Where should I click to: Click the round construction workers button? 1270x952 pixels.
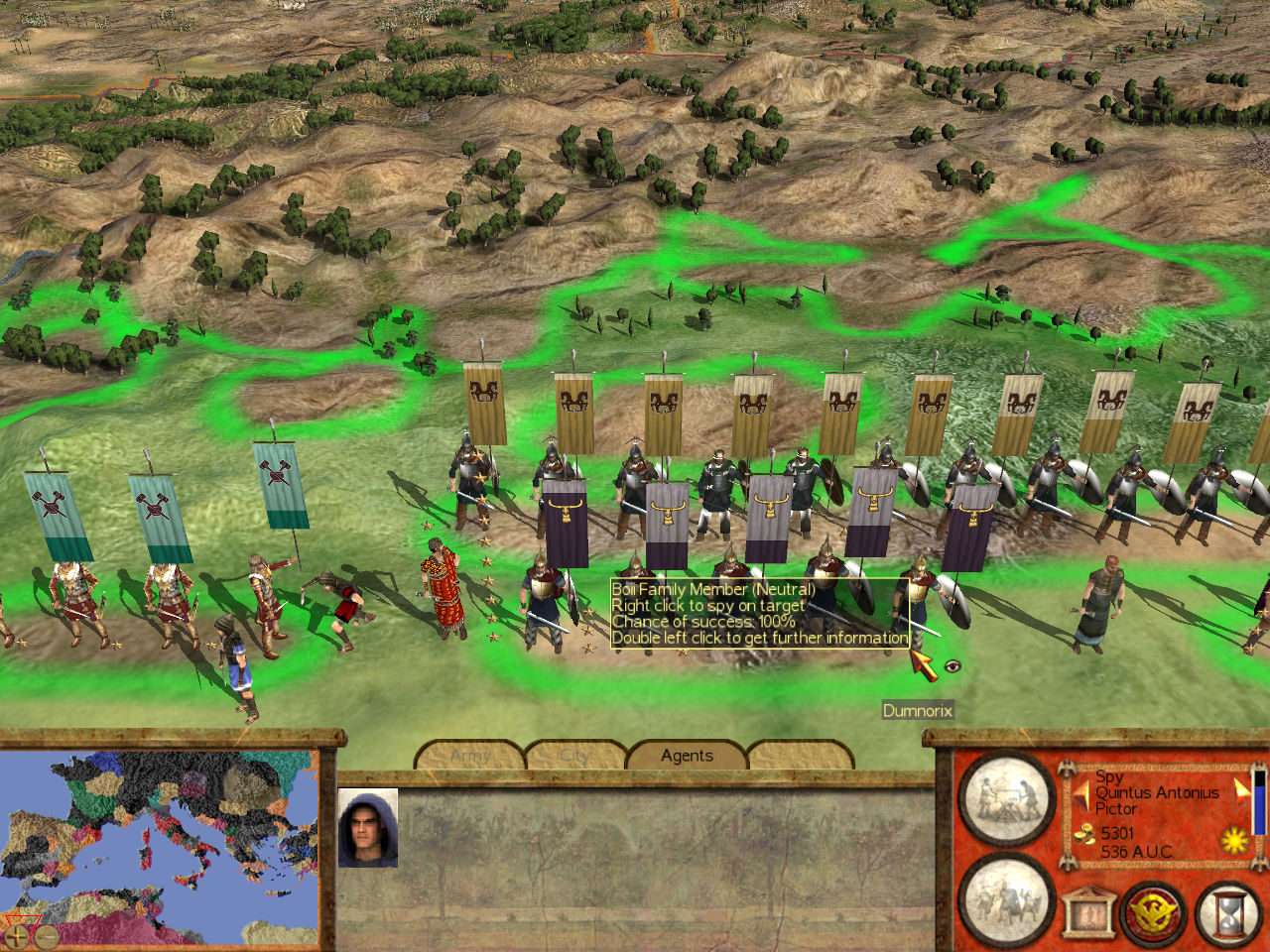(1005, 799)
